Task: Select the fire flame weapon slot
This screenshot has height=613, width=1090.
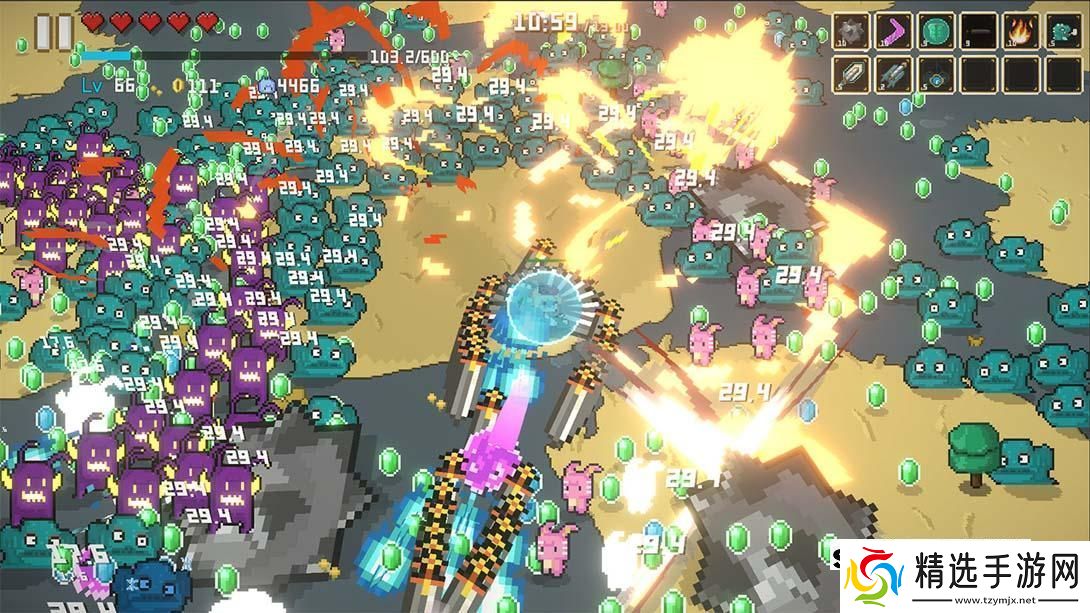Action: click(x=1020, y=31)
